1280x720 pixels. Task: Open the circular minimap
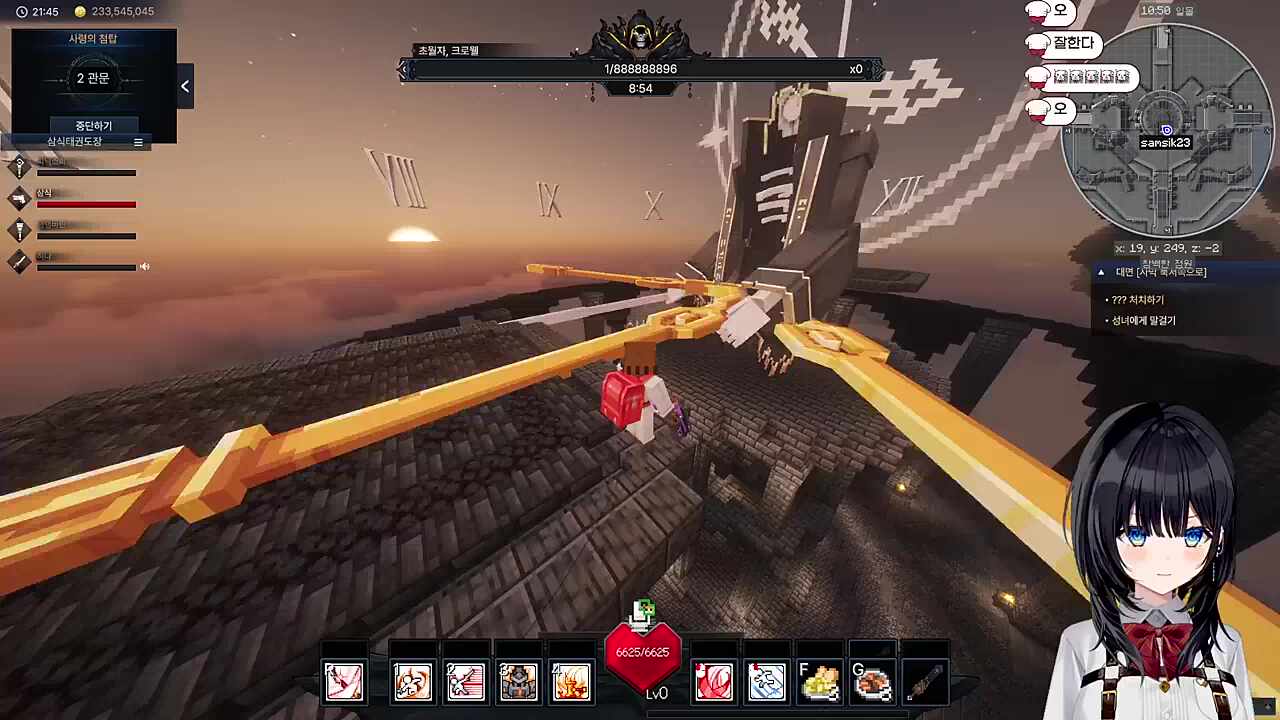1166,128
